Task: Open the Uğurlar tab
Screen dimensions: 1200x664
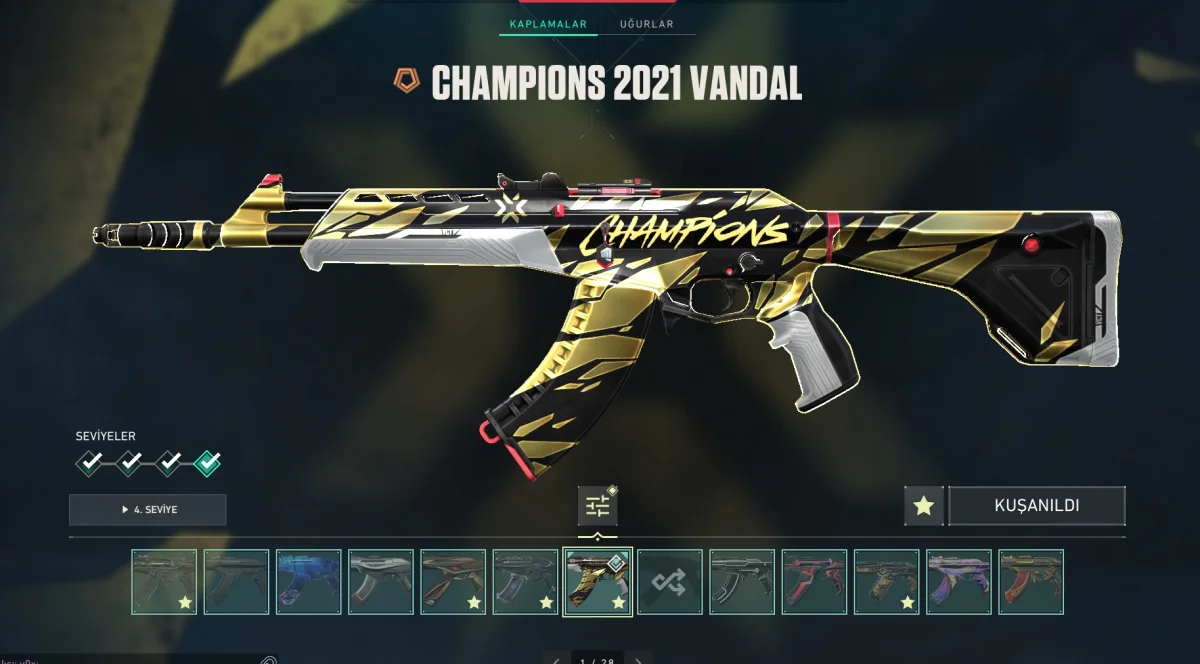Action: pos(646,24)
